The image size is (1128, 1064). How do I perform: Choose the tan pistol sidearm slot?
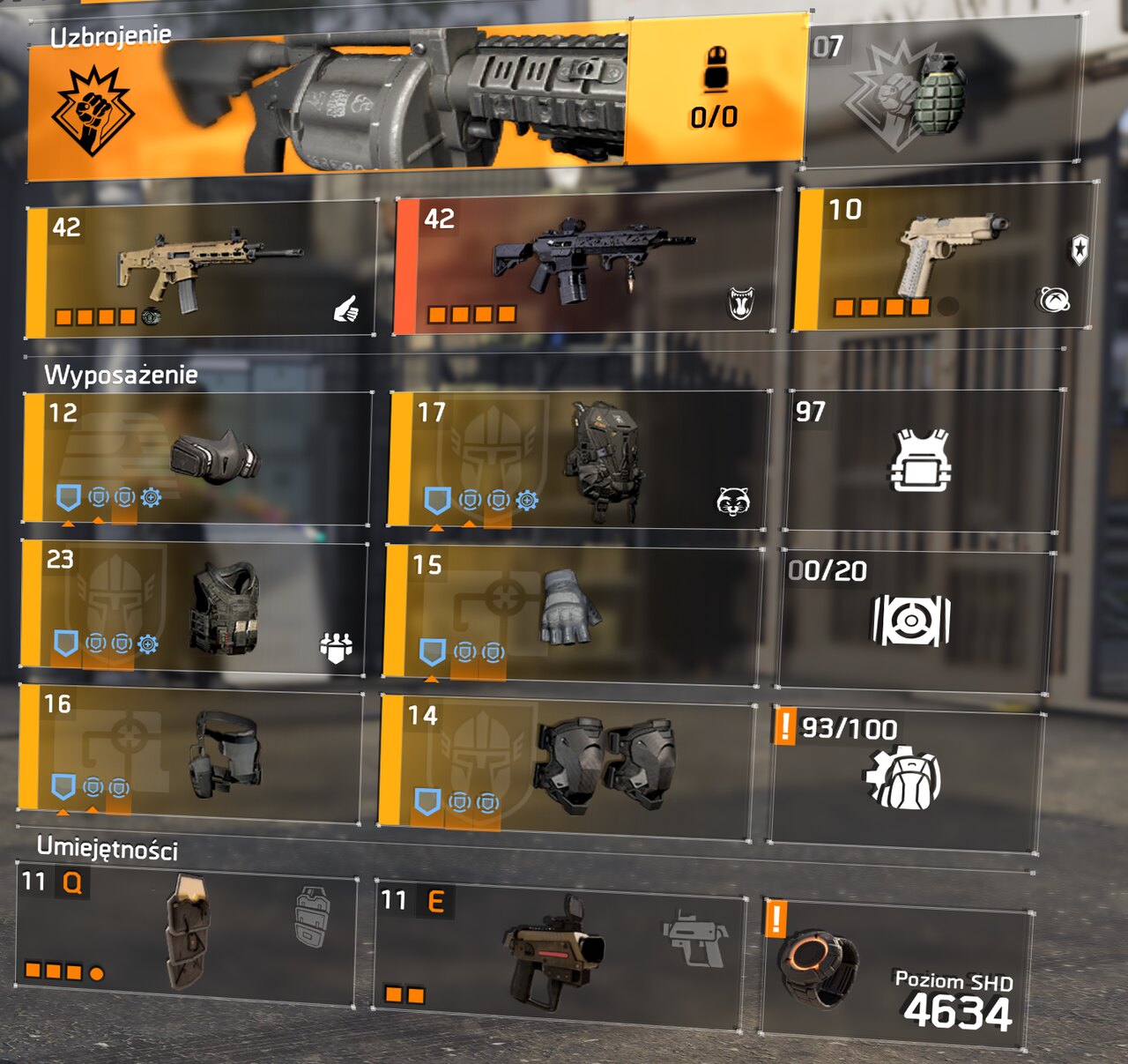tap(945, 257)
